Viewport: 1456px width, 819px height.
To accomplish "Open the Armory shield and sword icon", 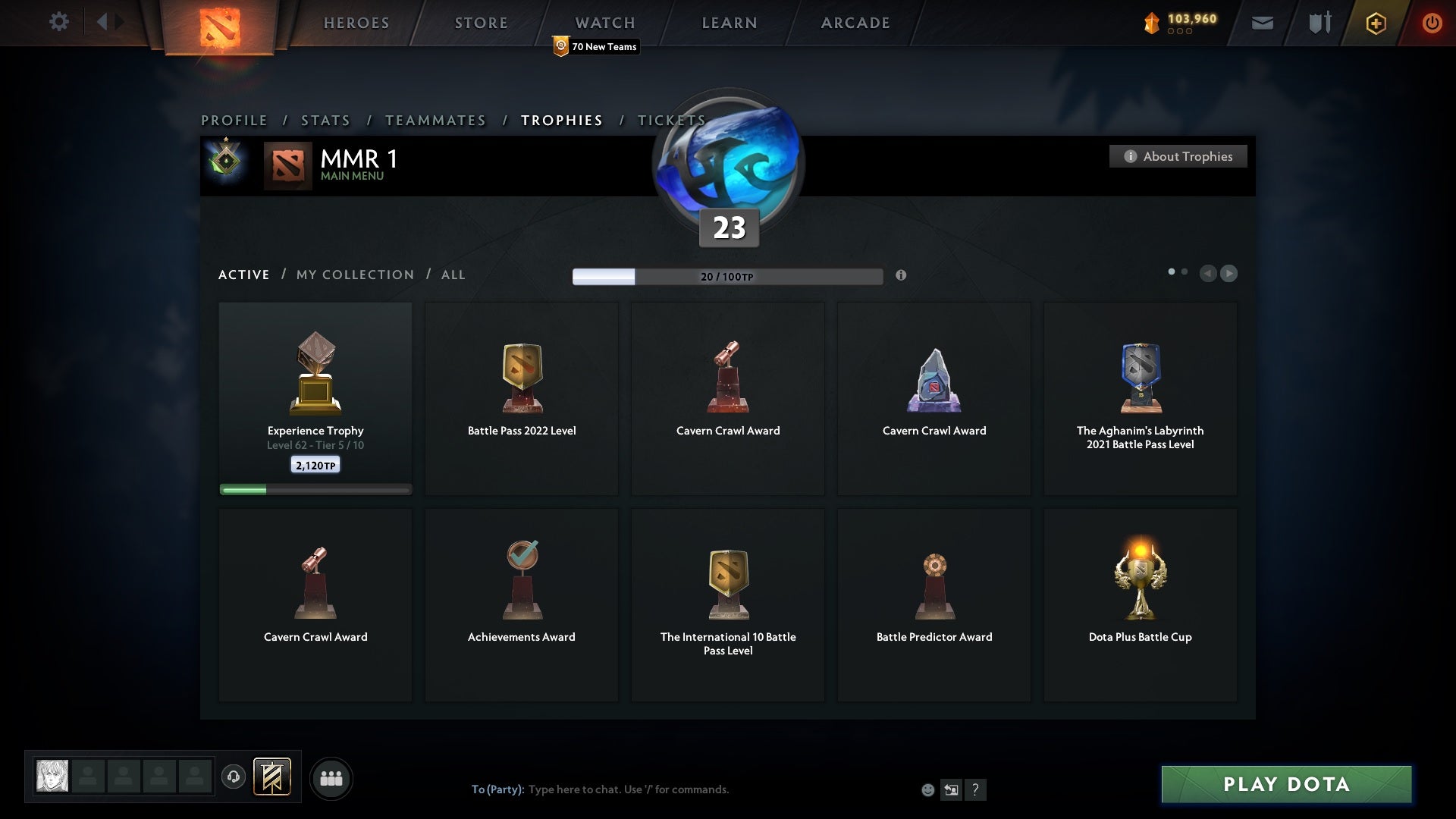I will (x=1319, y=23).
